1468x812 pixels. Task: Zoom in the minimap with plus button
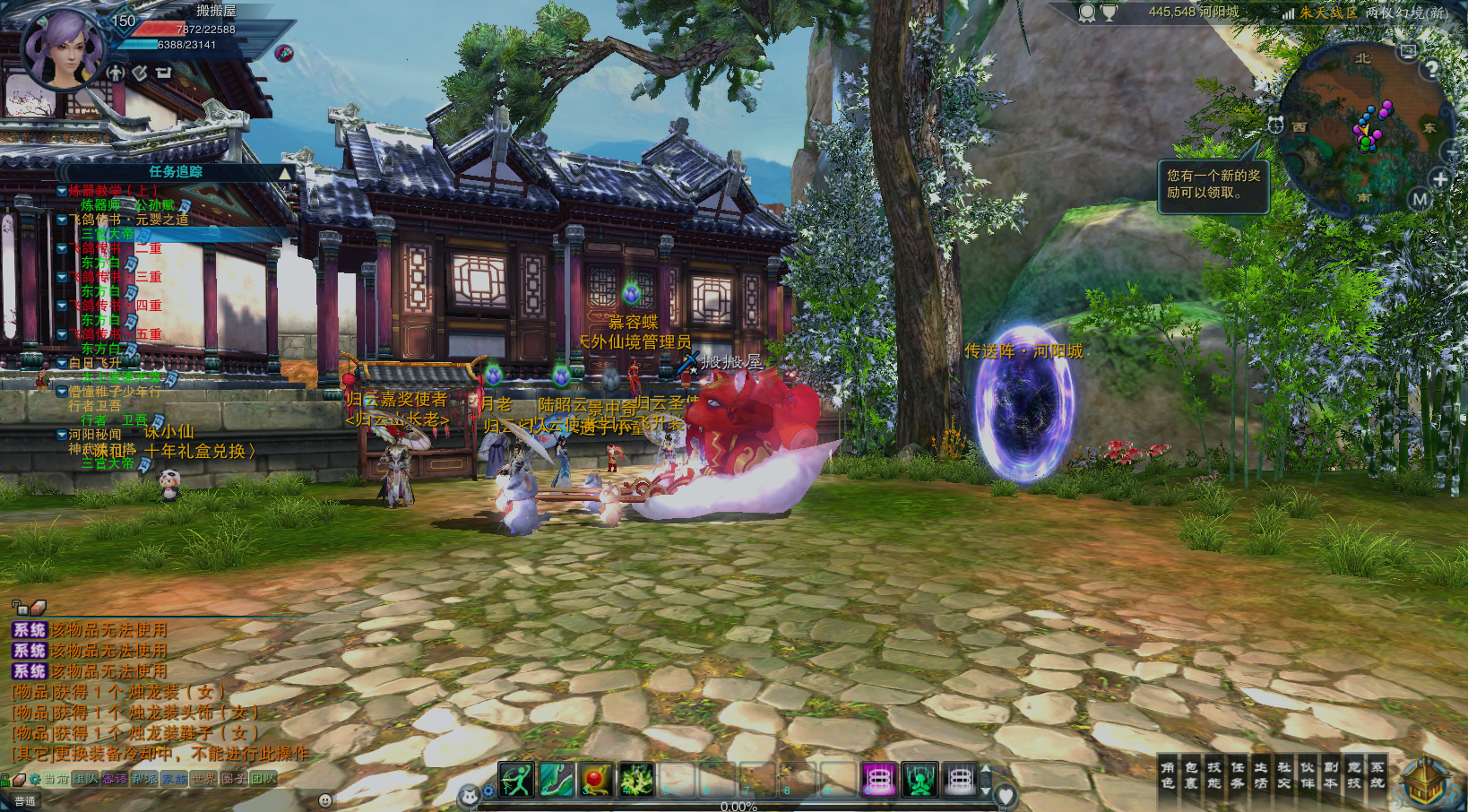pyautogui.click(x=1440, y=178)
